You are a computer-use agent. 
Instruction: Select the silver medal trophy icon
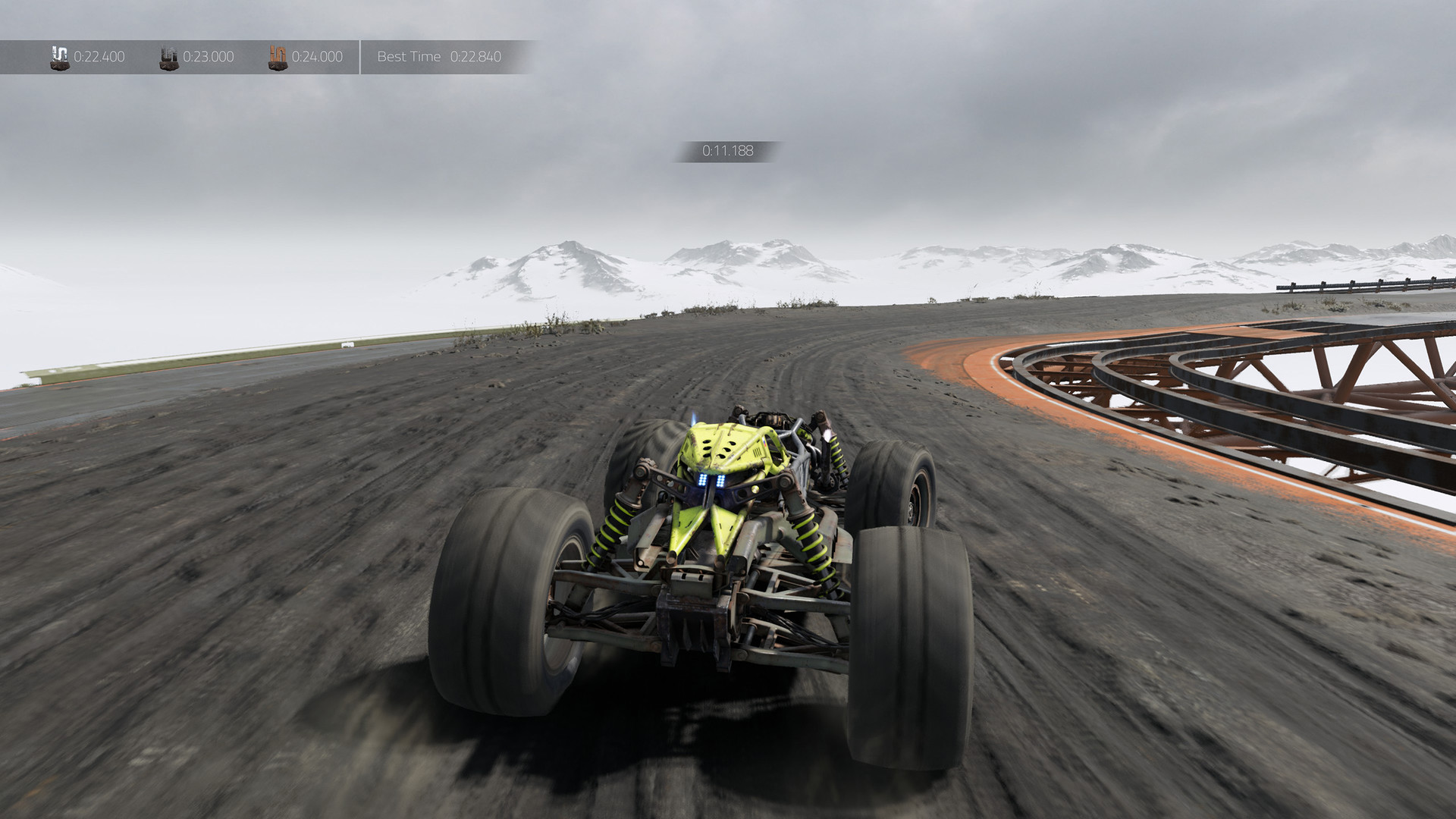[x=168, y=57]
